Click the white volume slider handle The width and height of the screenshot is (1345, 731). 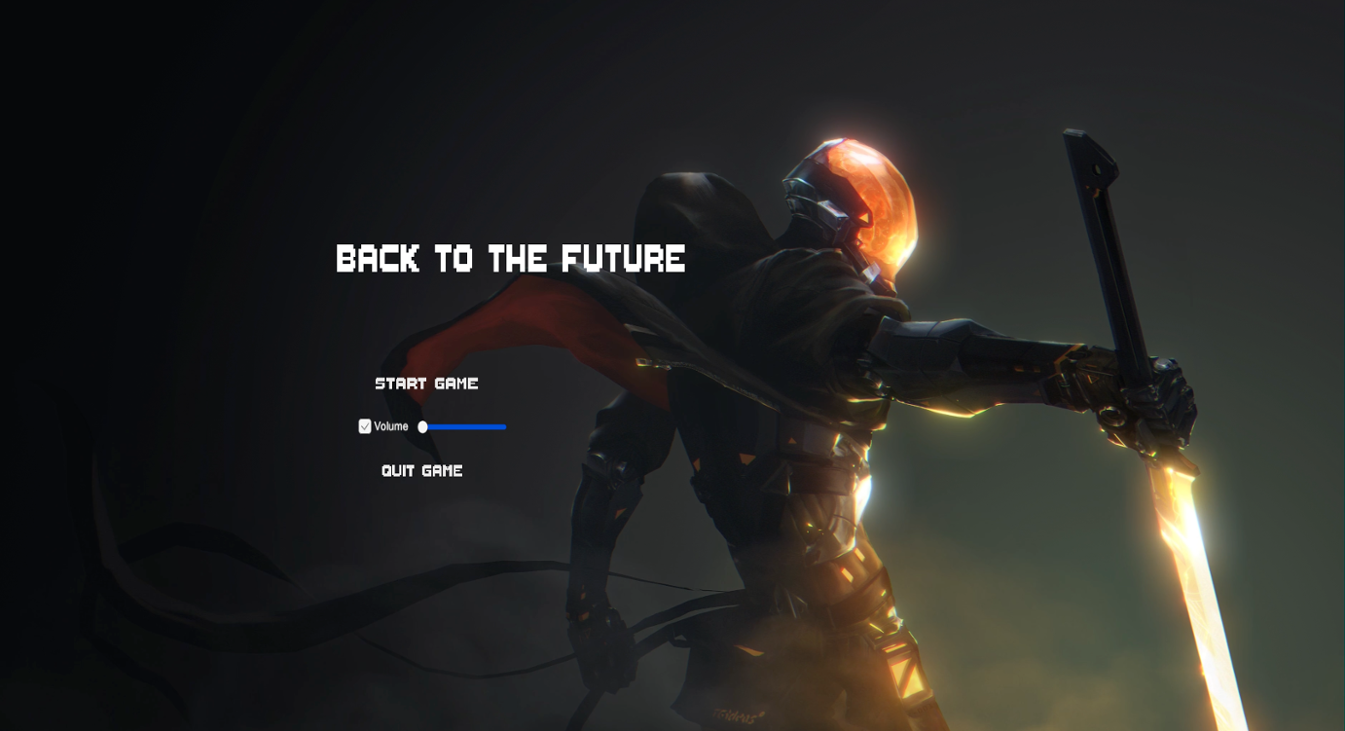pyautogui.click(x=422, y=426)
